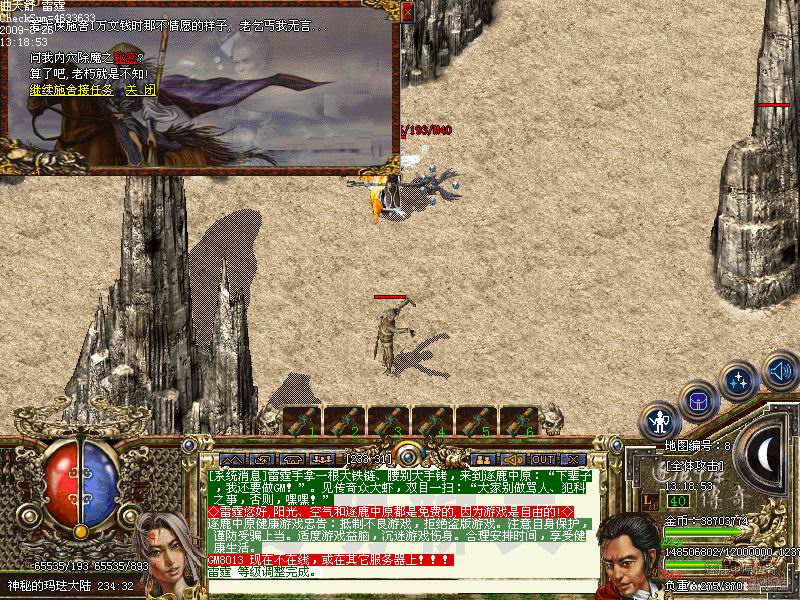Click the OUT button on chat bar
This screenshot has width=800, height=600.
click(543, 460)
